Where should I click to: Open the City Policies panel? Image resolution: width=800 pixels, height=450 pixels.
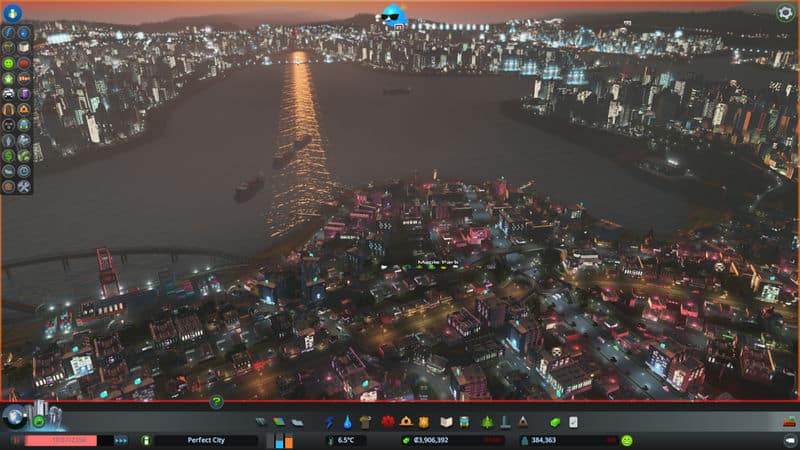(574, 422)
